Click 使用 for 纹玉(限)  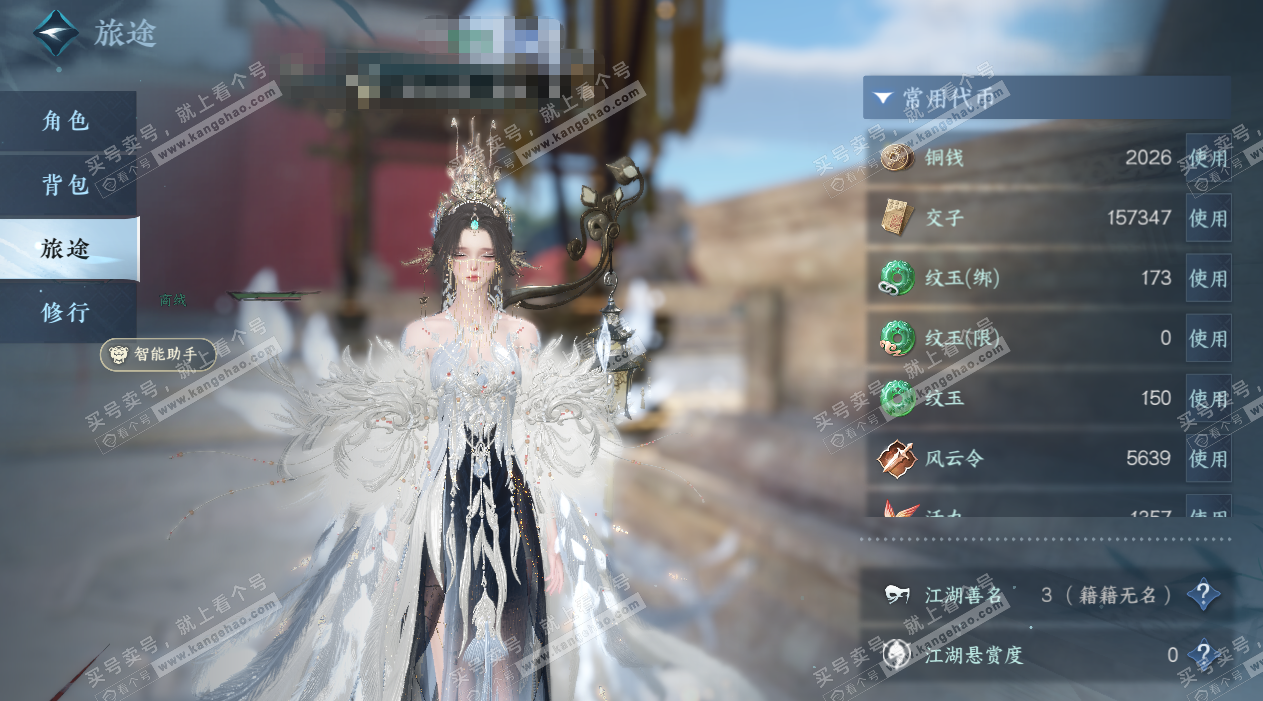click(1207, 338)
